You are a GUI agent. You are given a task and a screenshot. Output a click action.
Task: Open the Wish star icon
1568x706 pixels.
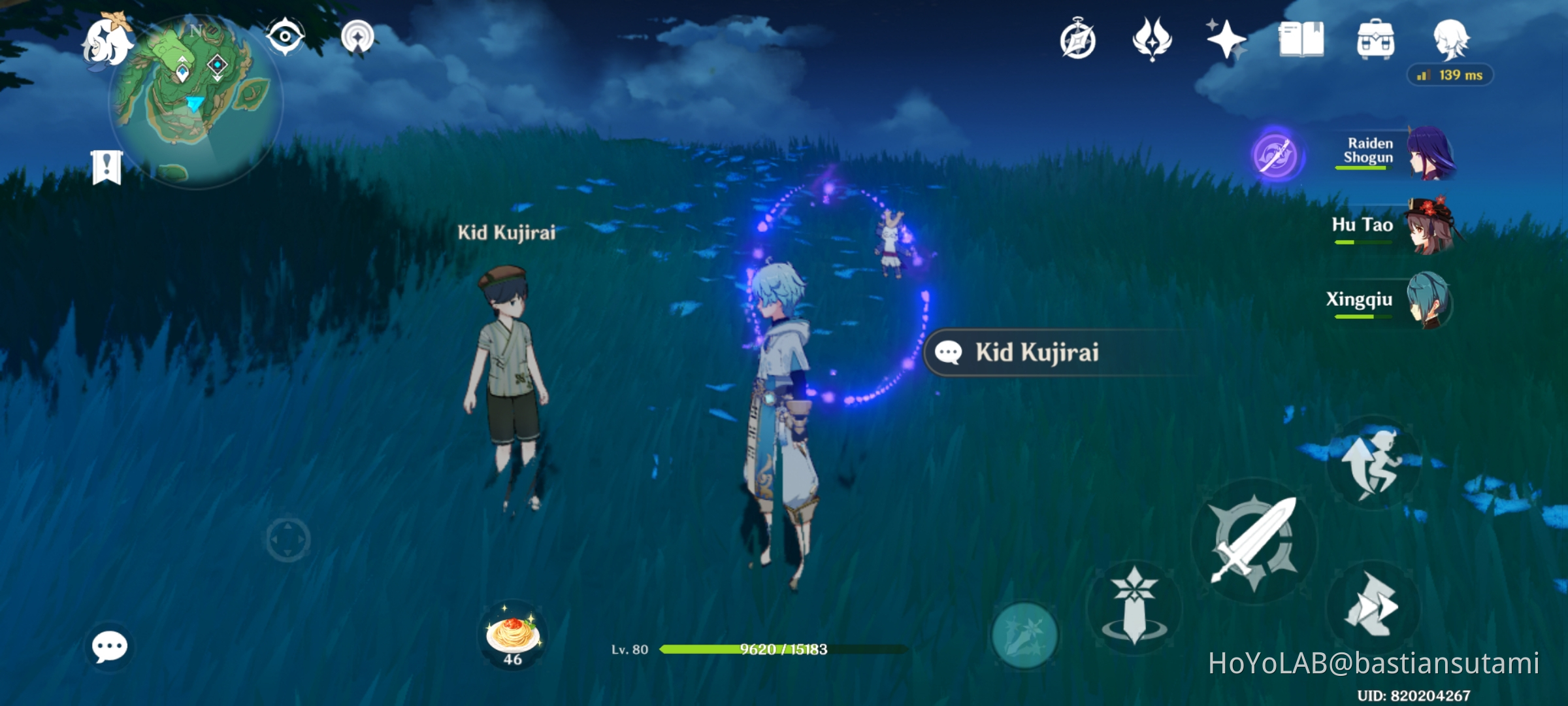click(1226, 41)
